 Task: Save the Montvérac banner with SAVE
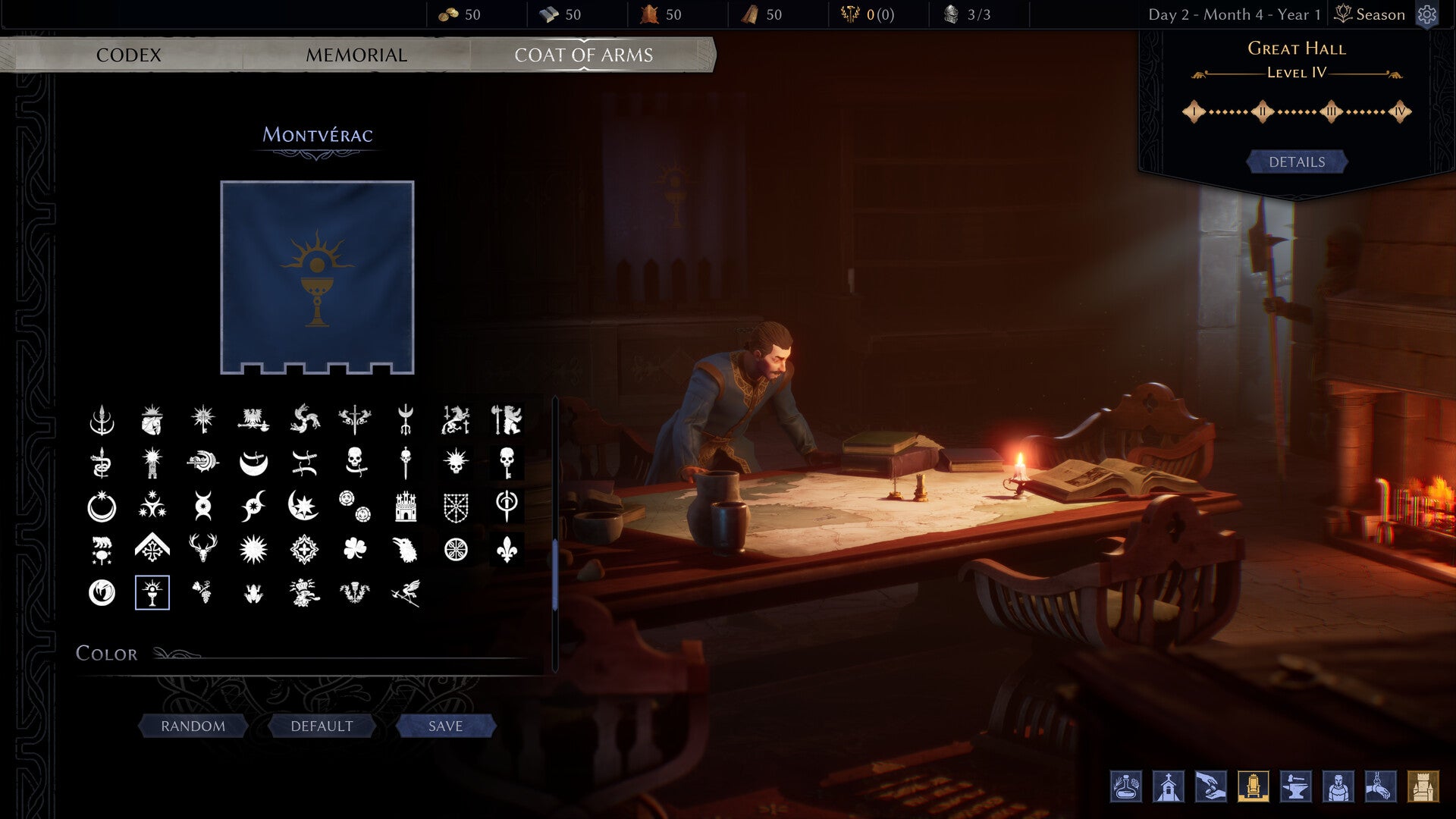(x=445, y=726)
